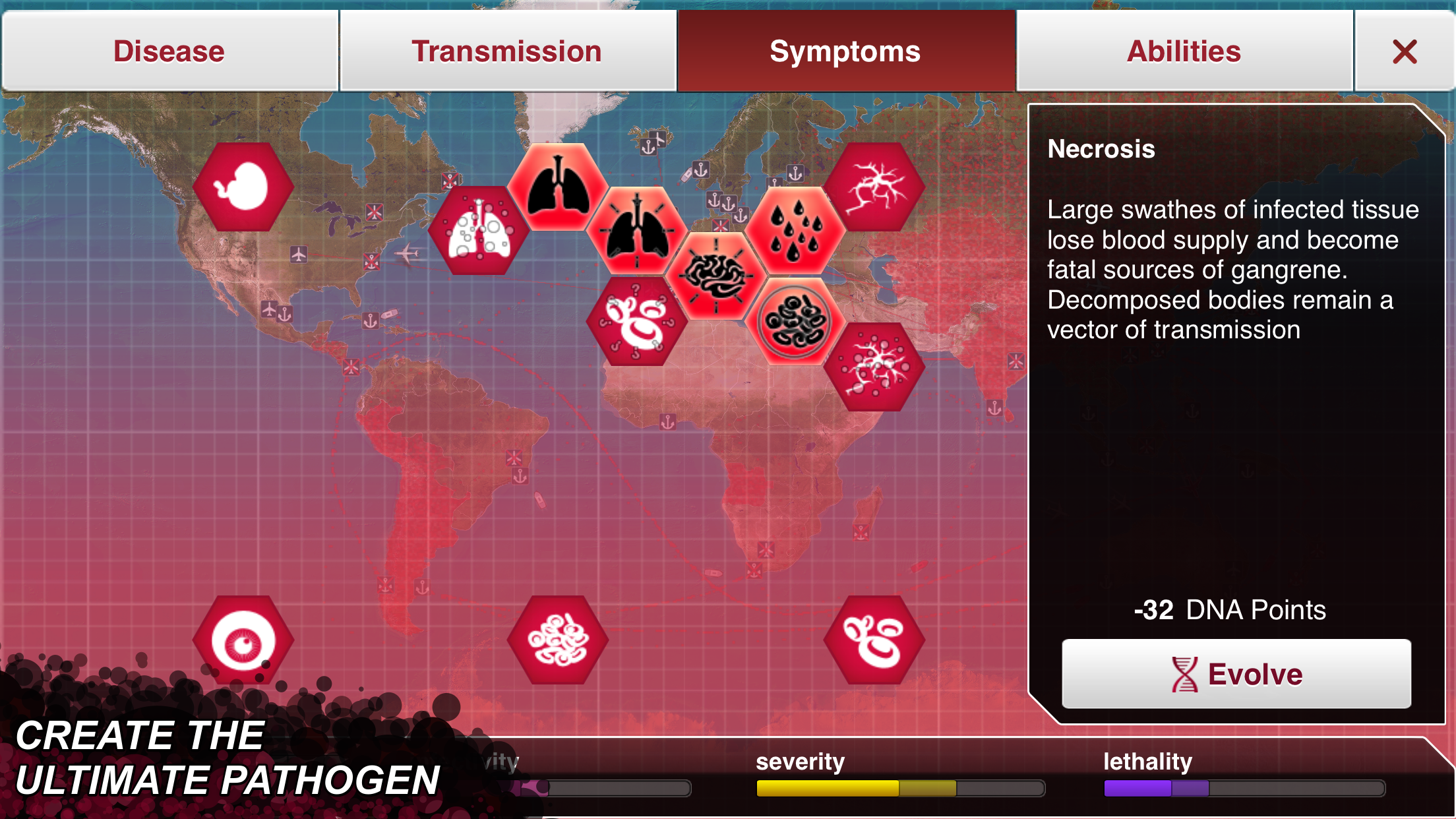Open the Abilities tab
Screen dimensions: 1456x819
[x=1183, y=51]
